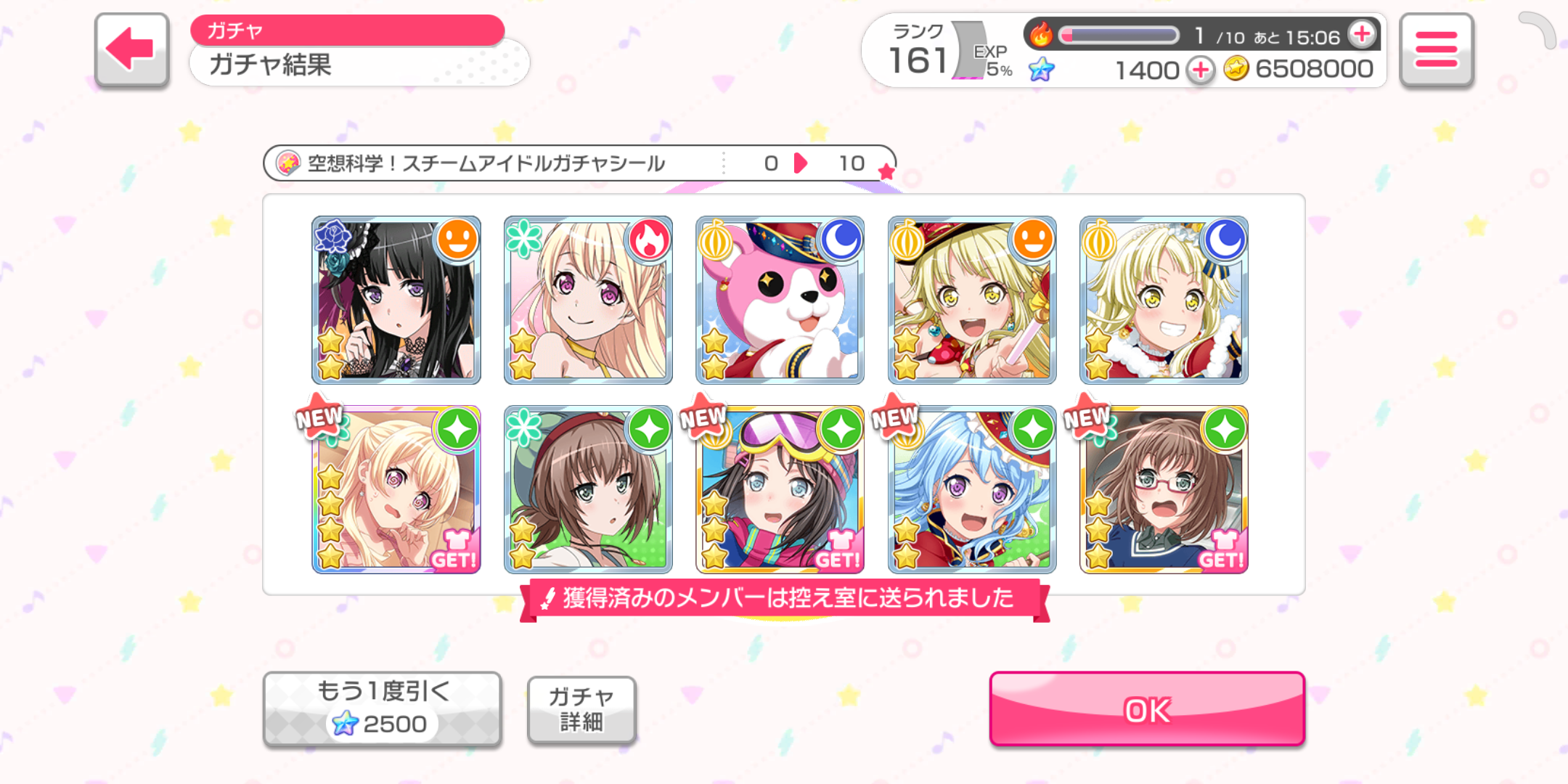The image size is (1568, 784).
Task: Select the new four-star blonde girl card
Action: 396,489
